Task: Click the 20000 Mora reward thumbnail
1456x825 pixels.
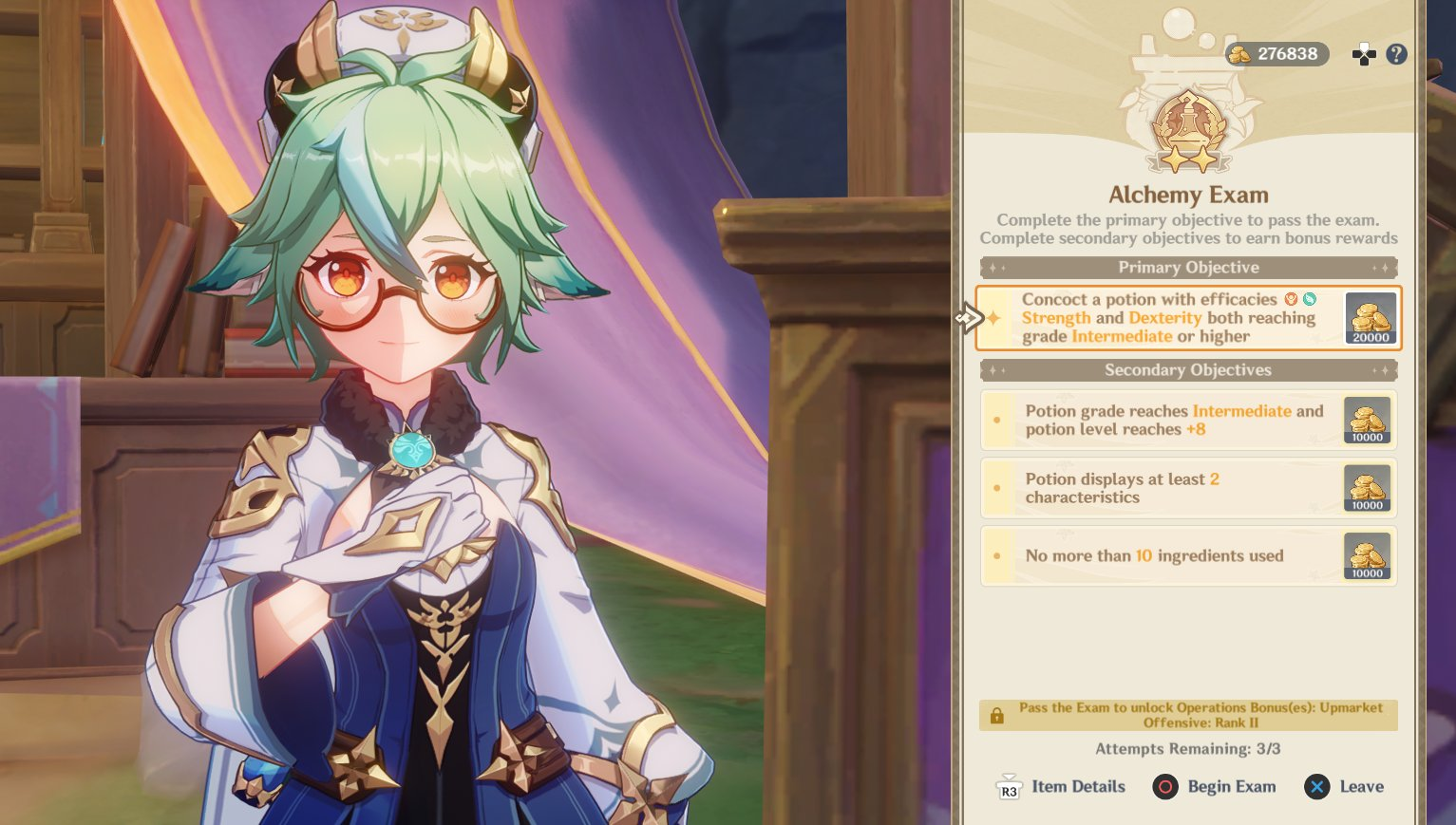Action: click(x=1368, y=318)
